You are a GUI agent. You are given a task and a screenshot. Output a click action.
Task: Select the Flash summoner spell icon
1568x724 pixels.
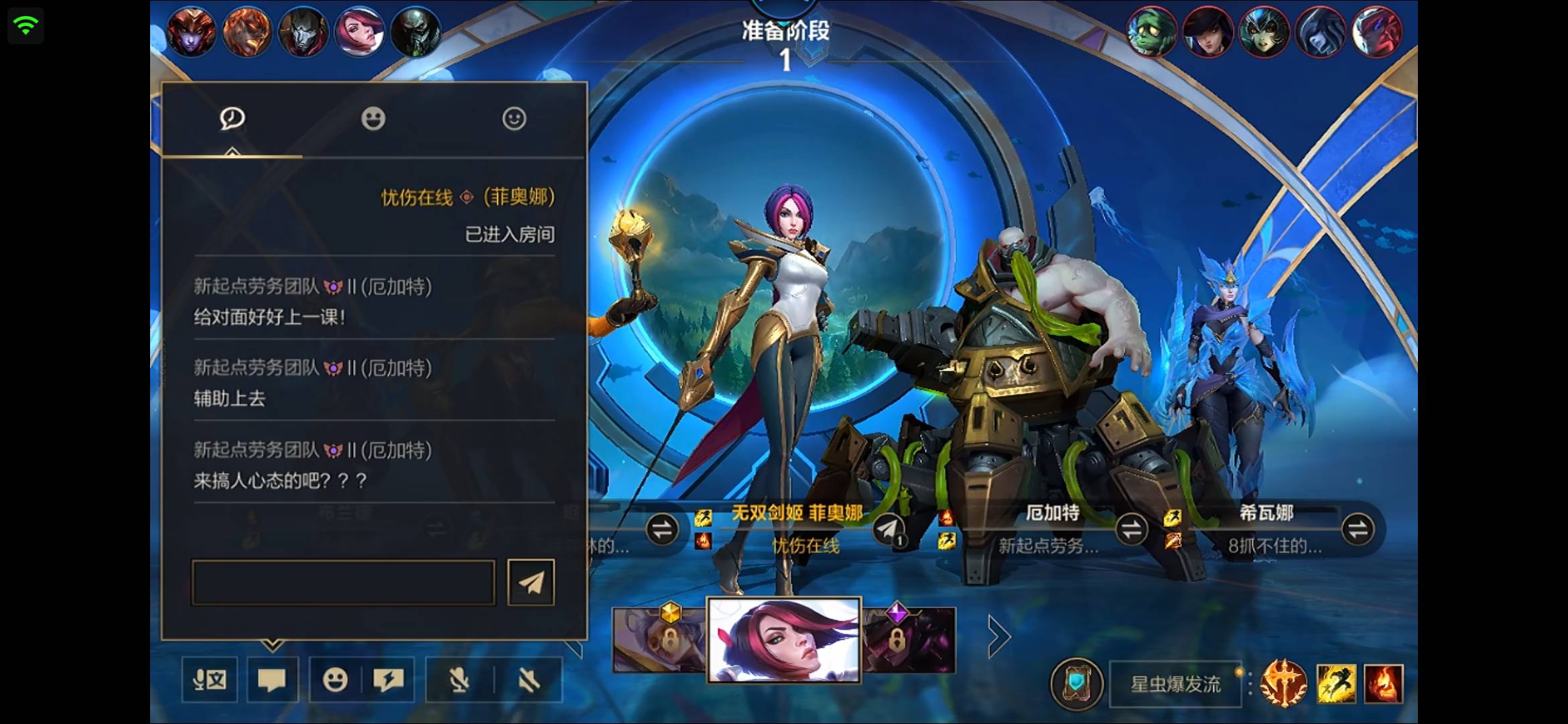(1336, 684)
